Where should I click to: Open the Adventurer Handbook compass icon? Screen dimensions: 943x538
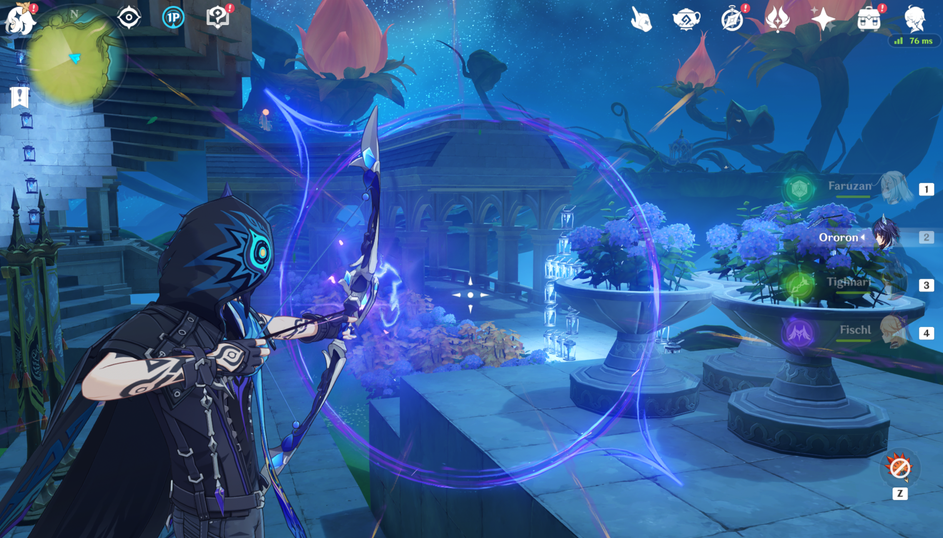(x=733, y=19)
